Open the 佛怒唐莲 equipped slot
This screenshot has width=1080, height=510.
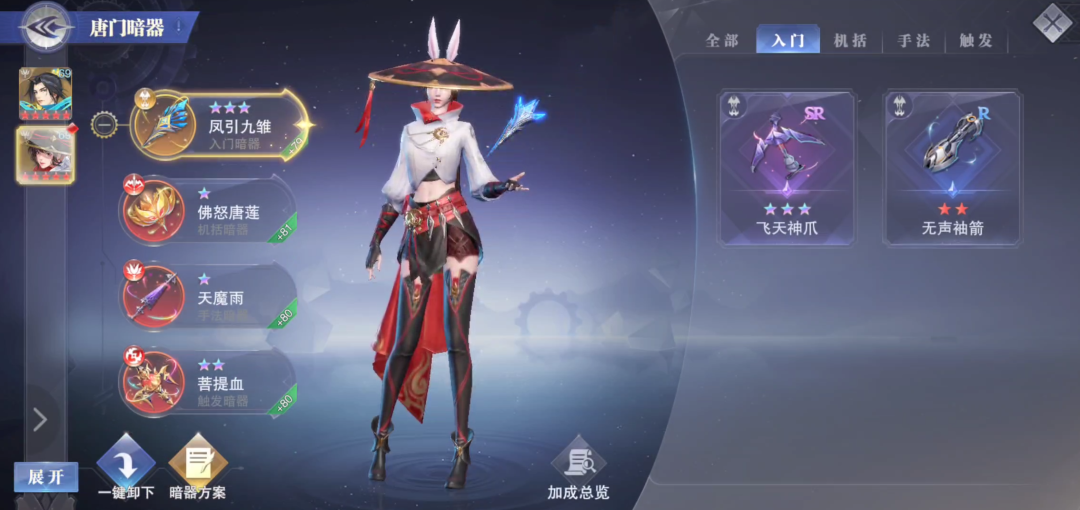click(x=208, y=210)
